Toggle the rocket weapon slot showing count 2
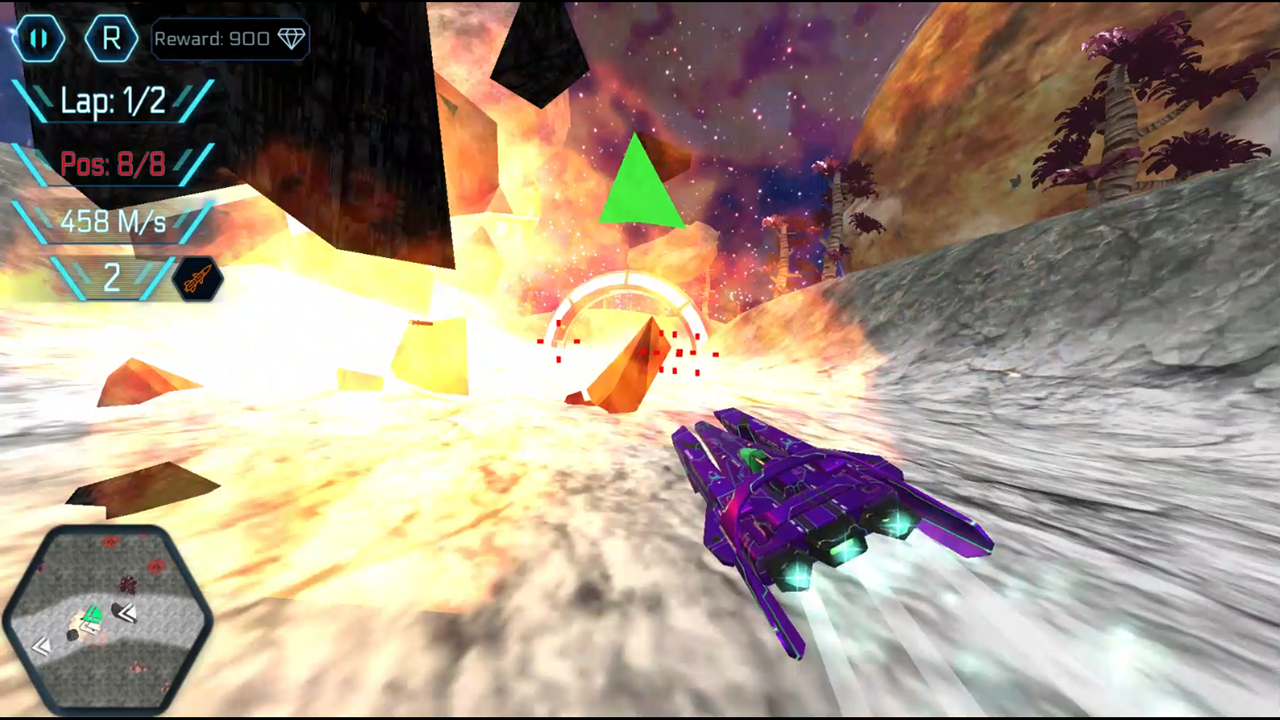This screenshot has width=1280, height=720. click(112, 280)
